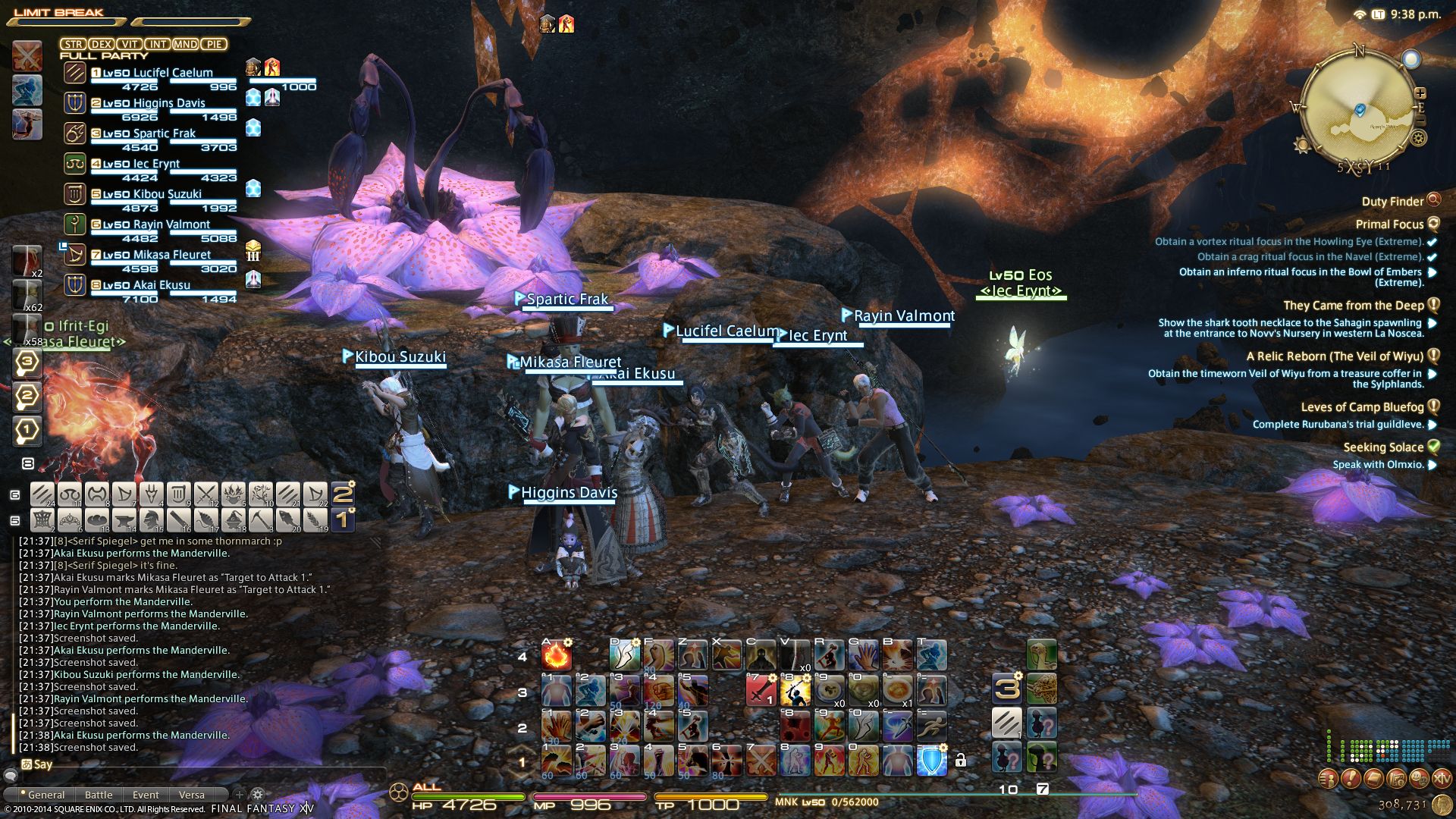The width and height of the screenshot is (1456, 819).
Task: Open chat log settings gear
Action: point(257,795)
